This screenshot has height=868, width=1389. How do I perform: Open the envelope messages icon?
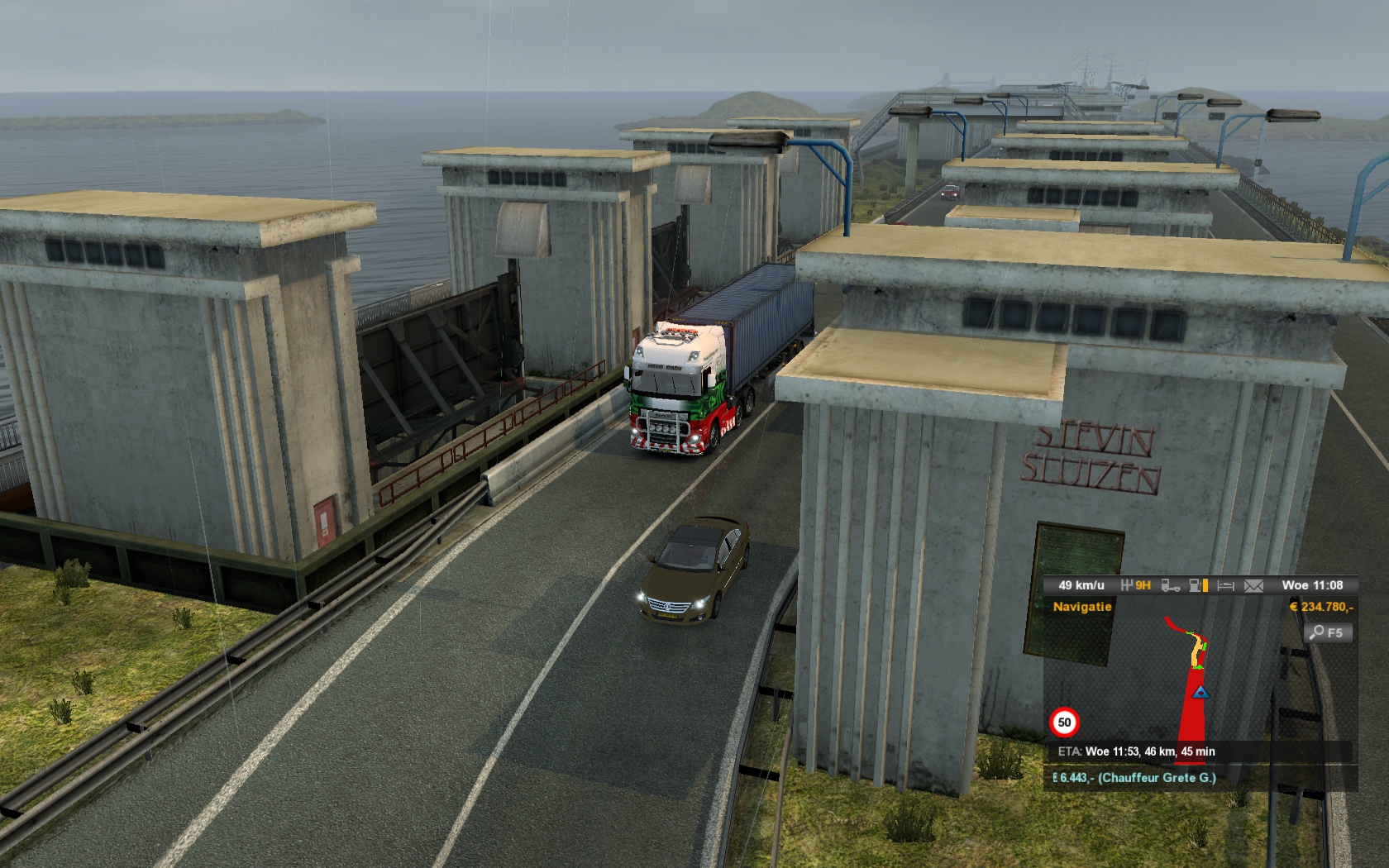pos(1253,585)
